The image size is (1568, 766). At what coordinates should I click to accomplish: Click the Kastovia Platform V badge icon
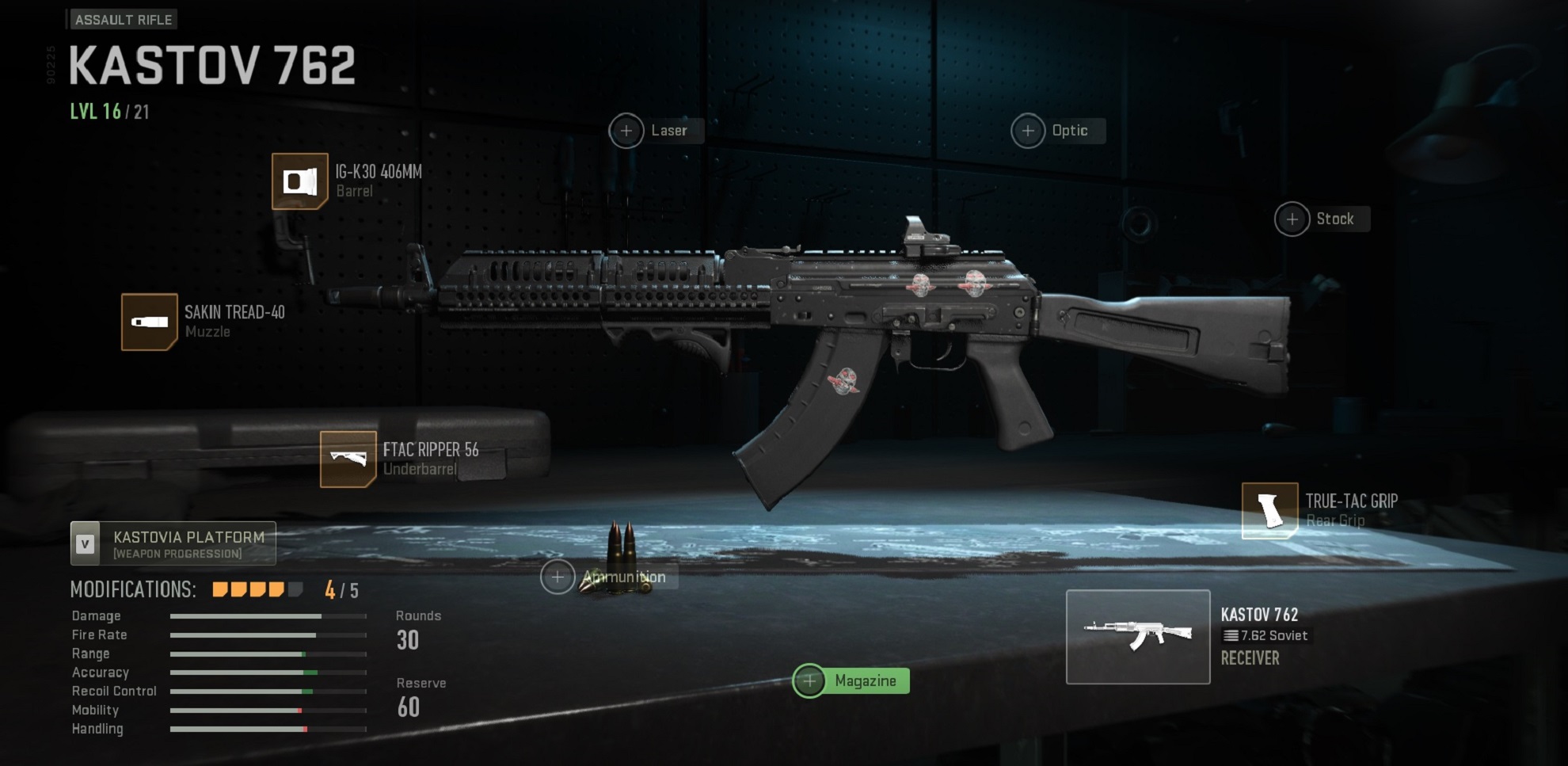point(85,543)
